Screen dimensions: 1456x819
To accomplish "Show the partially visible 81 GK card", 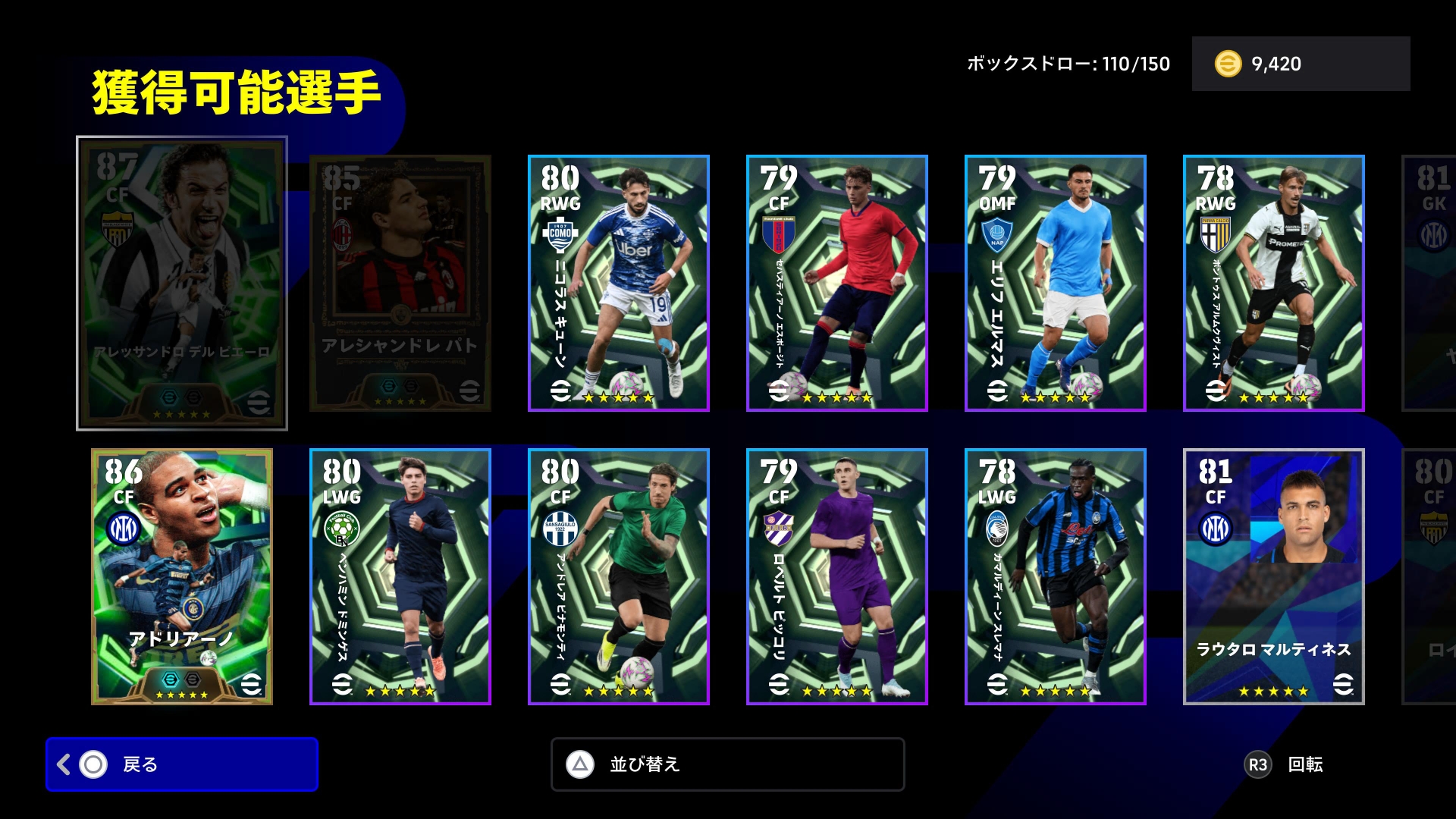I will (1431, 284).
